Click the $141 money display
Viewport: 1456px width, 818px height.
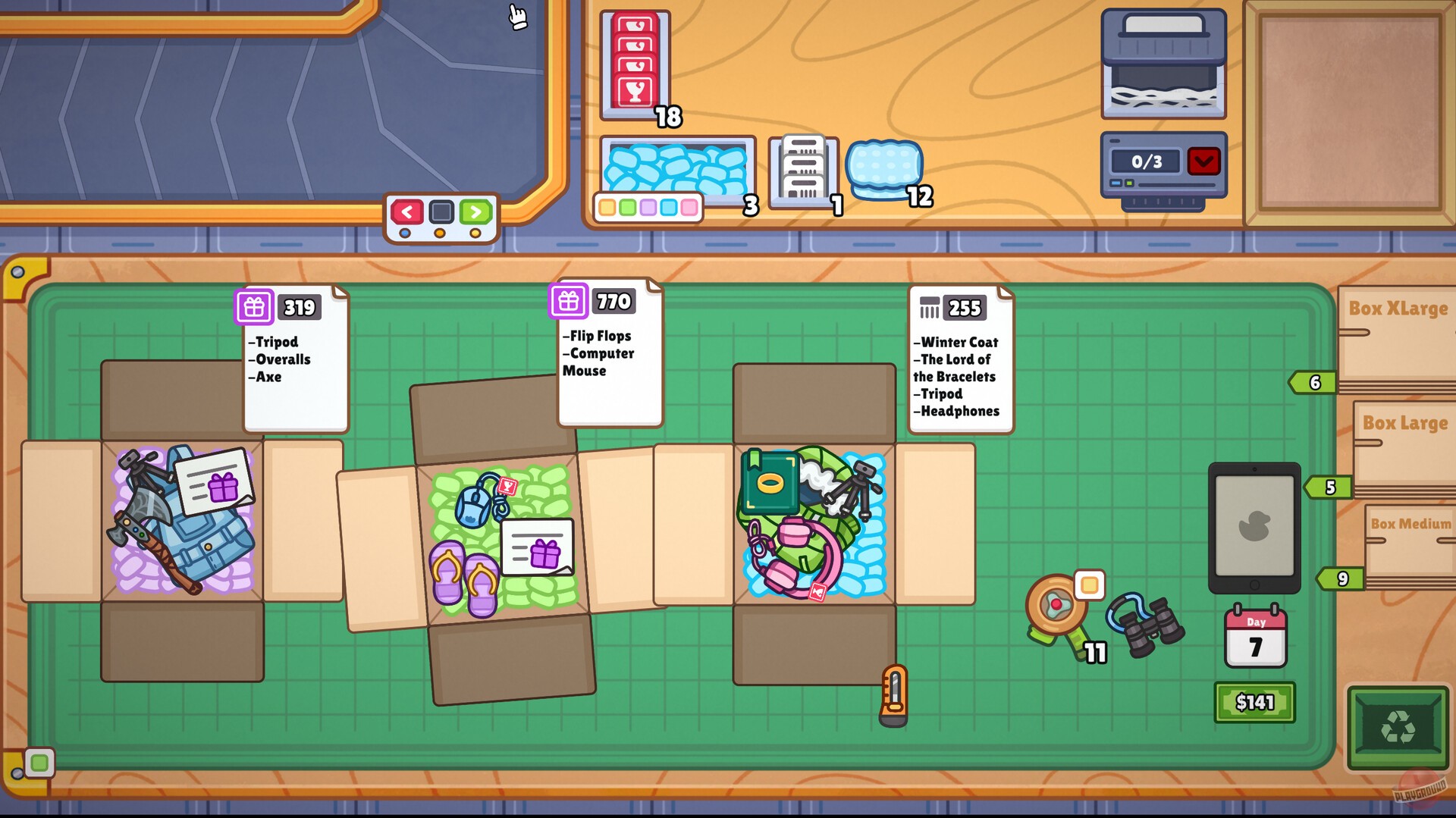[x=1254, y=702]
